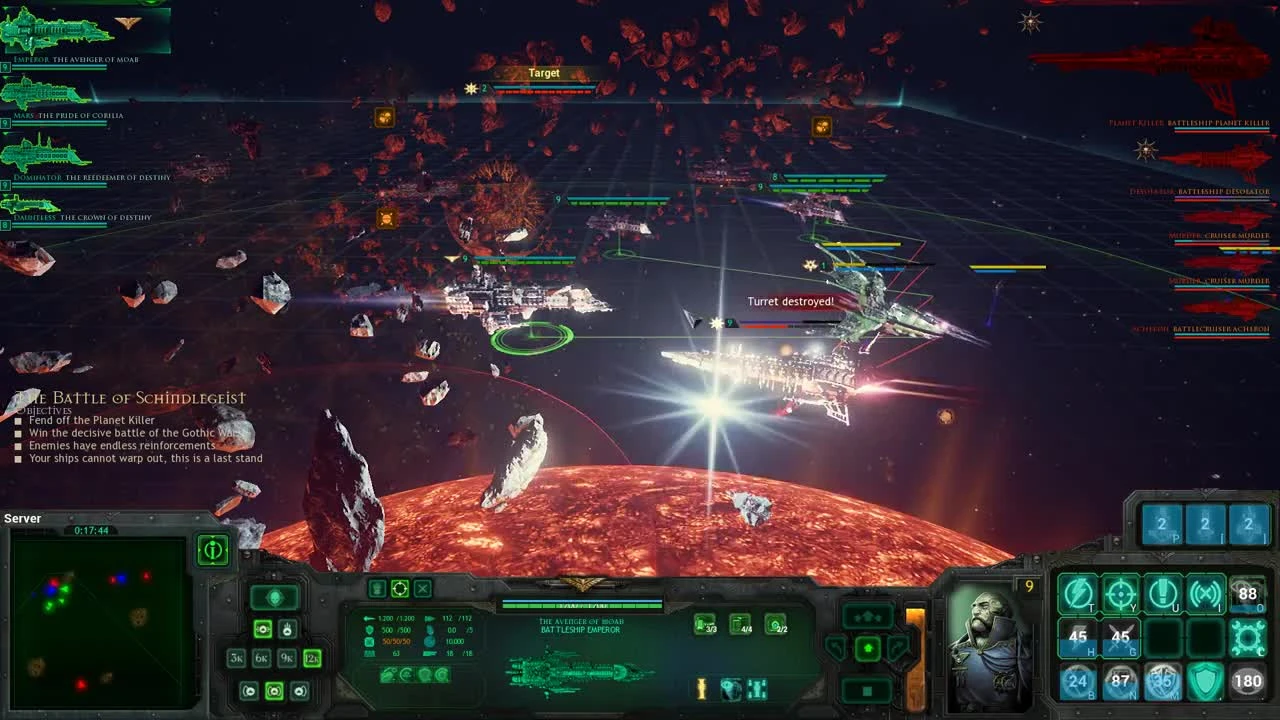Click the admiral portrait above ability grid
Image resolution: width=1280 pixels, height=720 pixels.
pyautogui.click(x=985, y=640)
